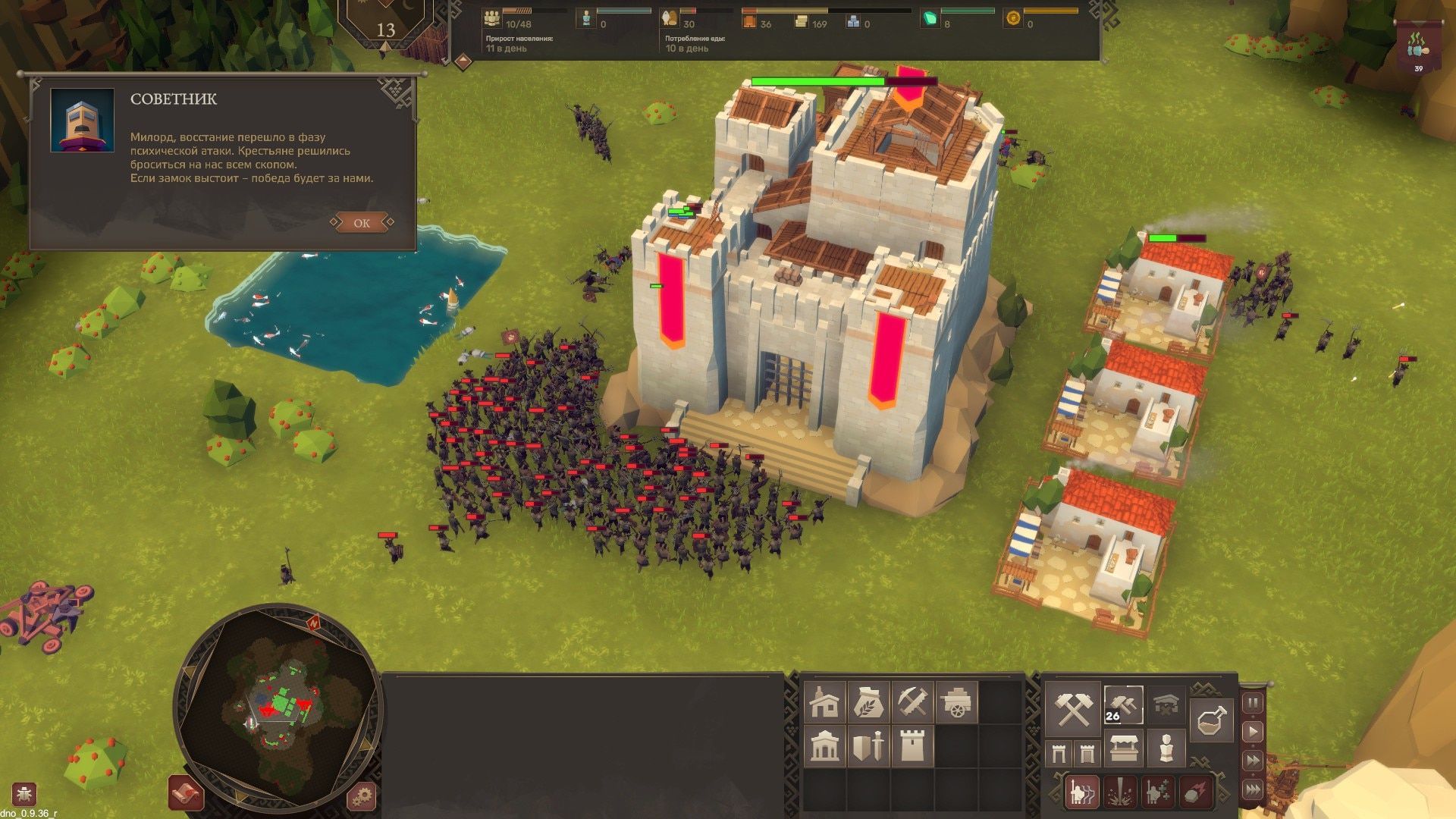Open the food category with grain sack icon
The height and width of the screenshot is (819, 1456).
click(869, 701)
